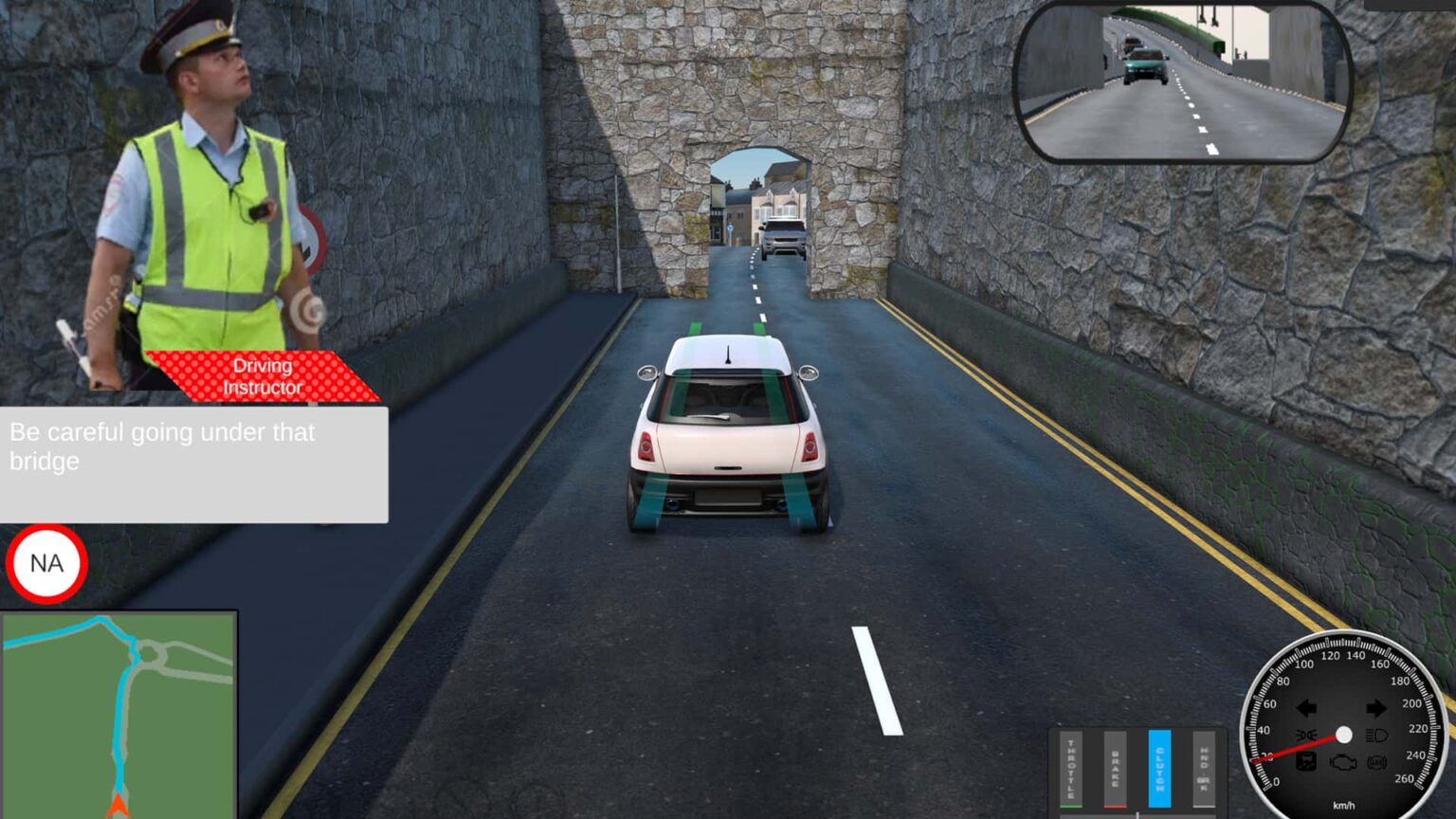Click the steering position slider below the pedals
The height and width of the screenshot is (819, 1456).
click(1137, 815)
